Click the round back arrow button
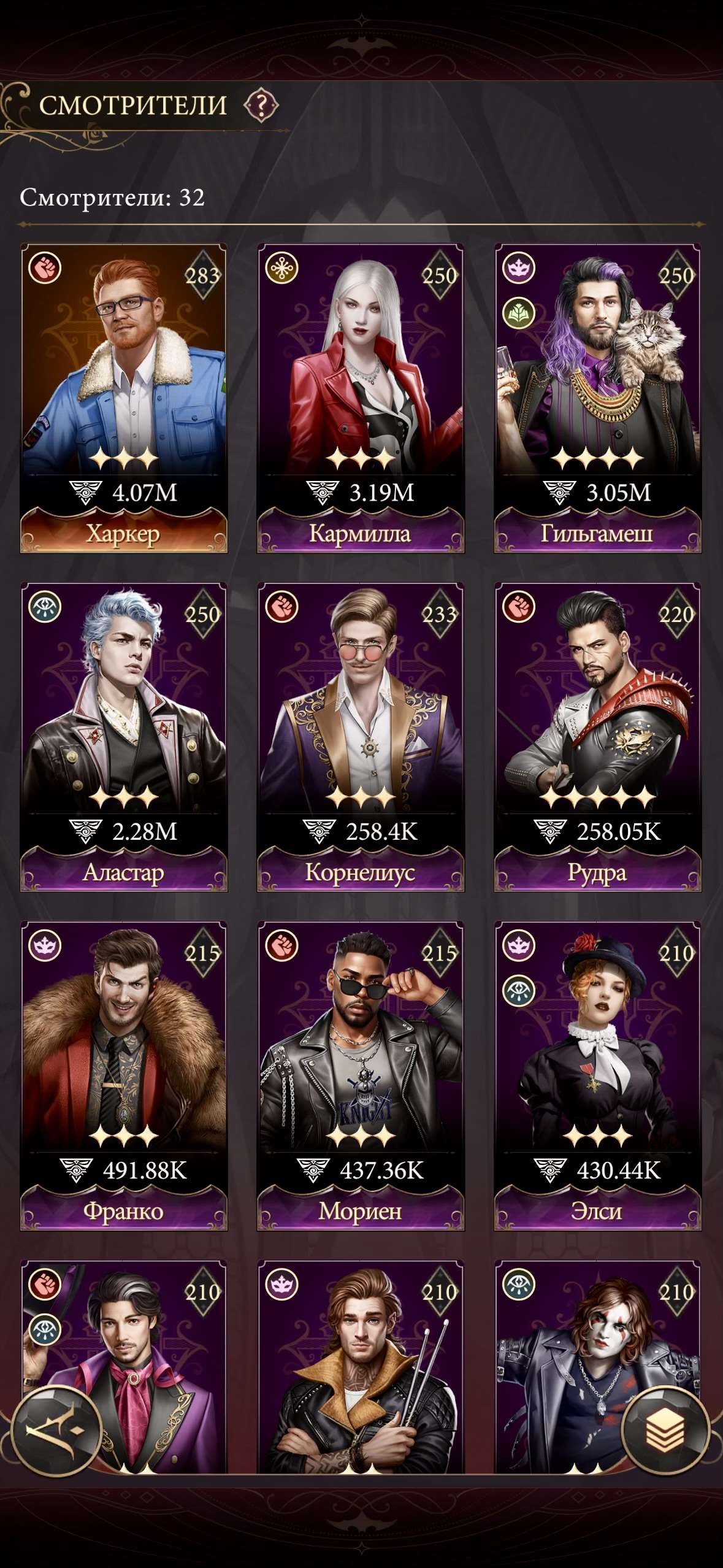 (56, 1431)
